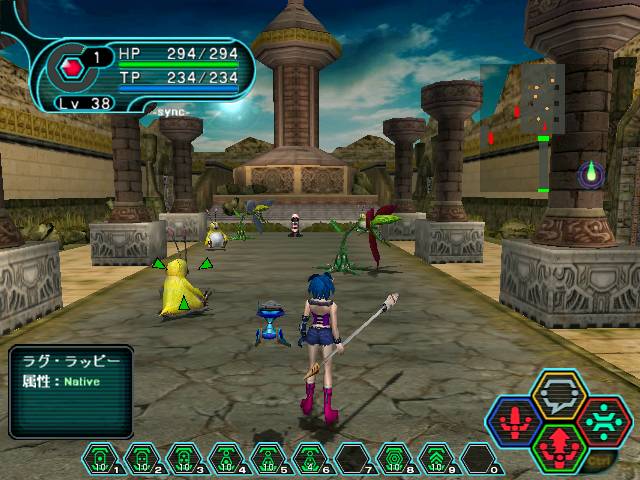Open the yellow speech bubble chat action
The width and height of the screenshot is (640, 480).
558,393
